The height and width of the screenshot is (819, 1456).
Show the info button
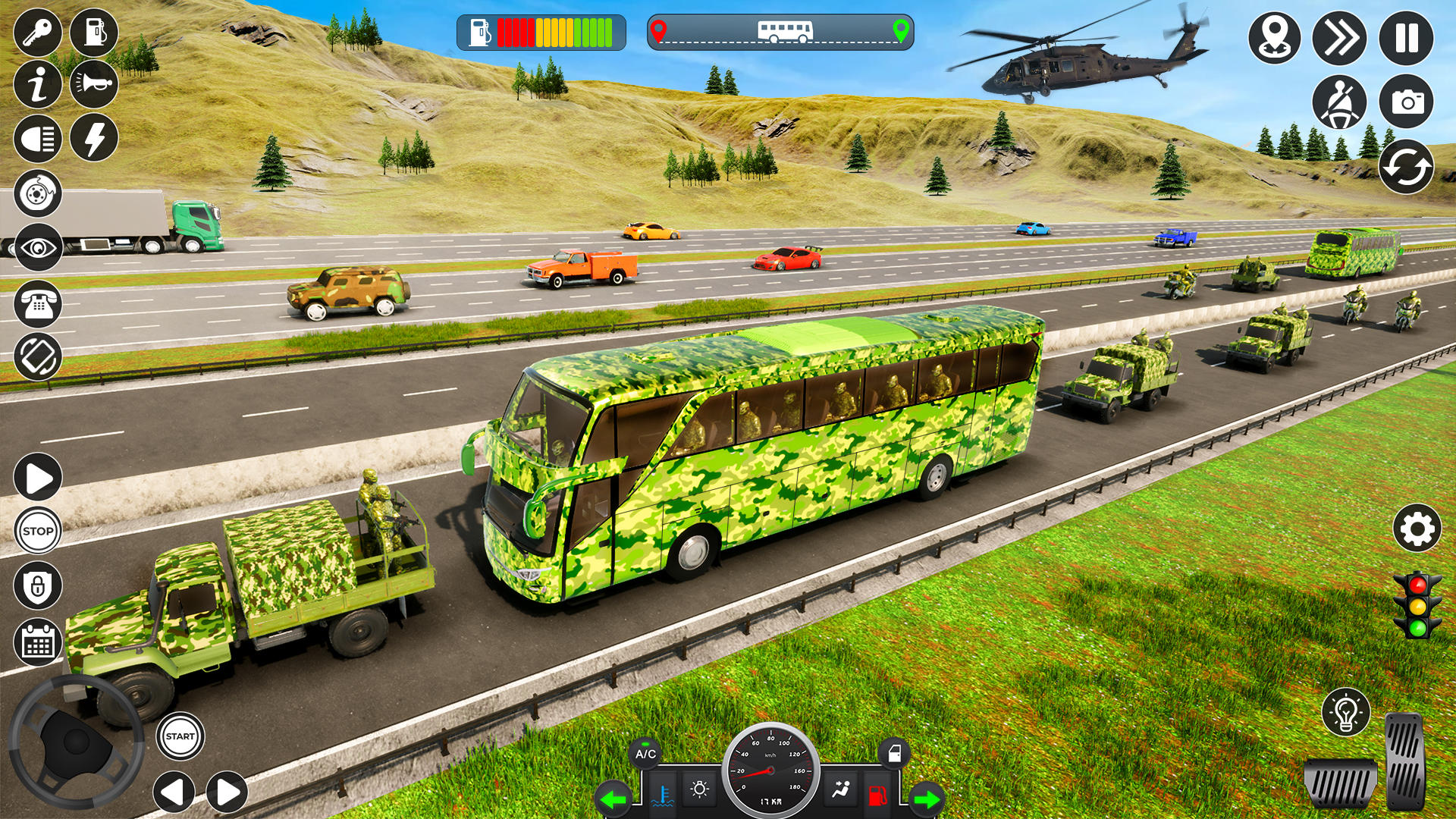click(x=38, y=83)
